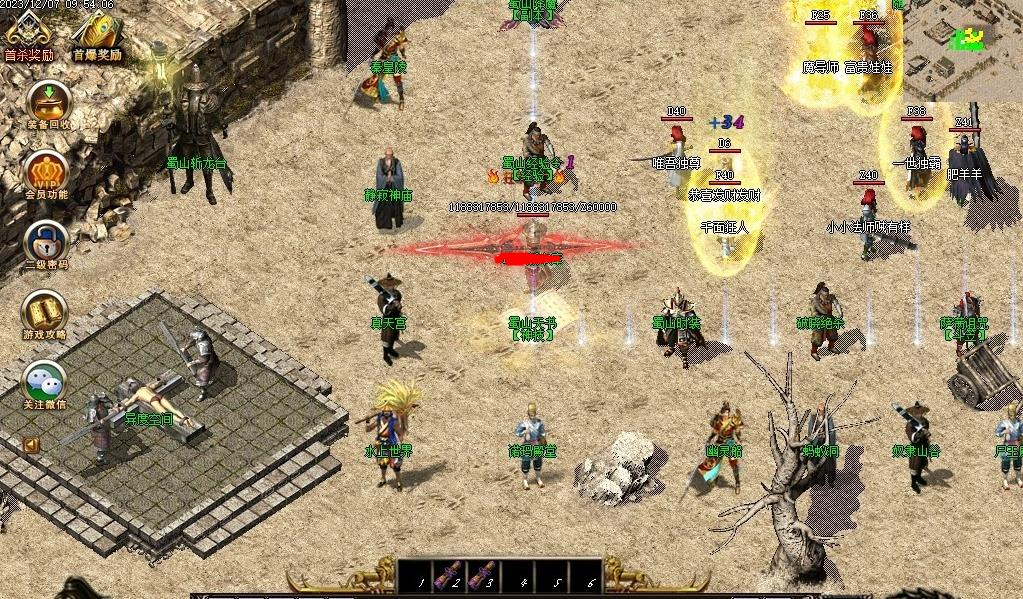Open the 首爆奖励 first-drop reward icon

pyautogui.click(x=96, y=35)
